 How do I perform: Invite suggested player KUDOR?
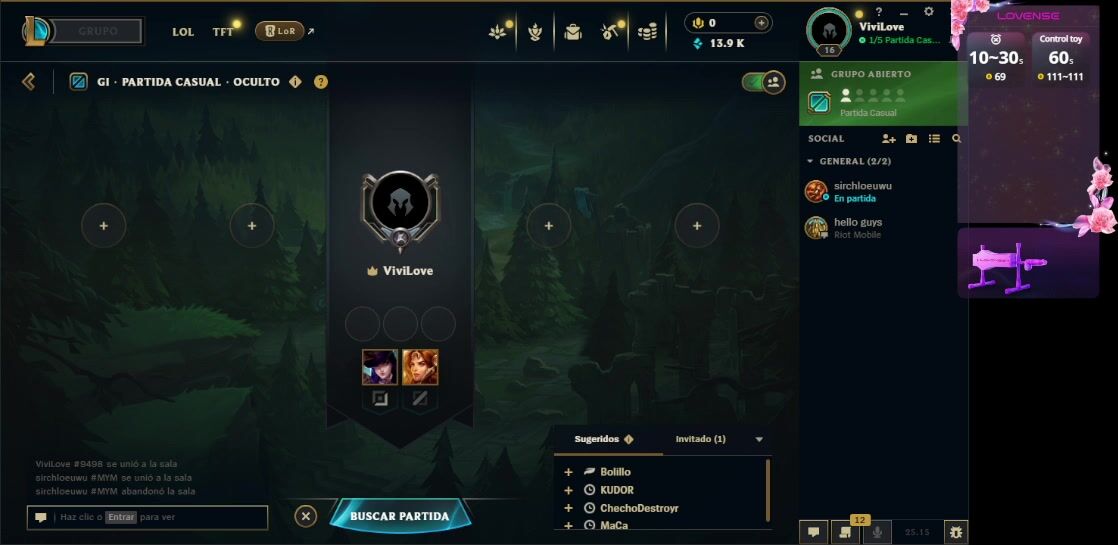click(x=569, y=490)
